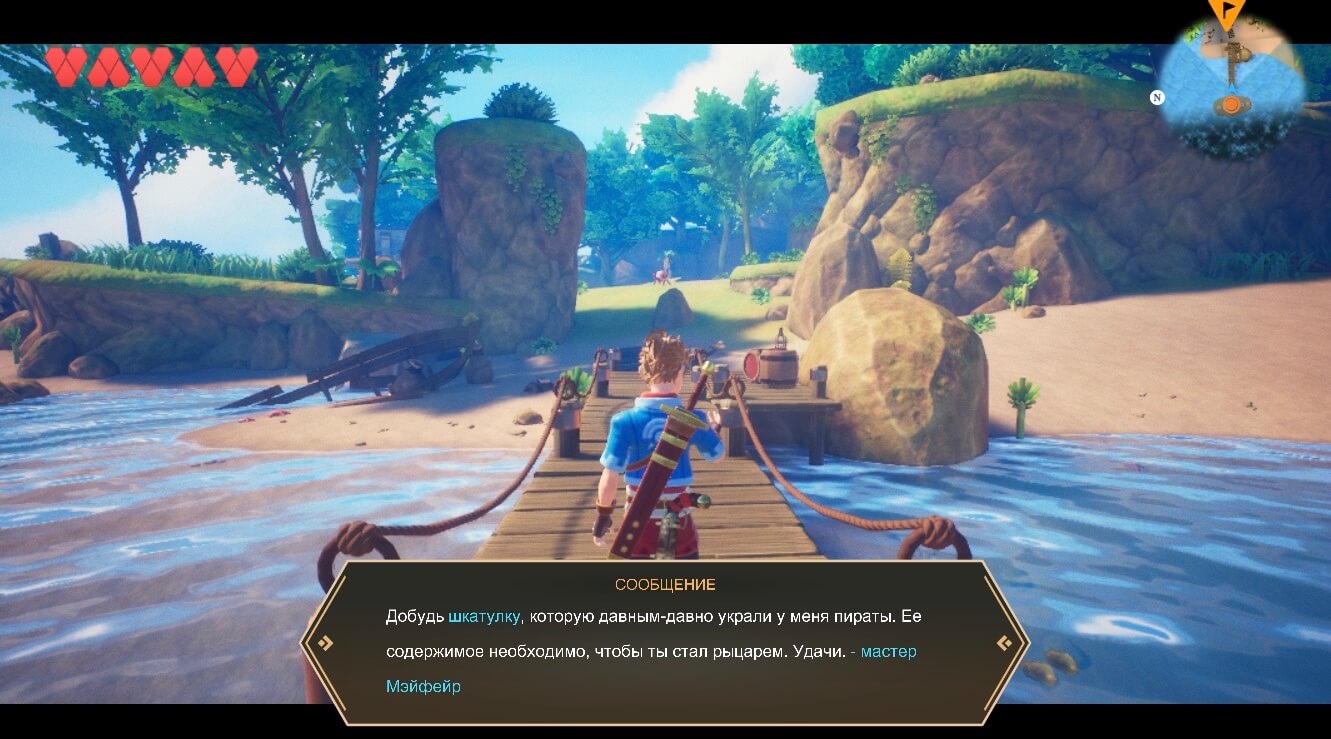1331x739 pixels.
Task: Click the decorative right diamond of the dialog frame
Action: pos(1005,645)
